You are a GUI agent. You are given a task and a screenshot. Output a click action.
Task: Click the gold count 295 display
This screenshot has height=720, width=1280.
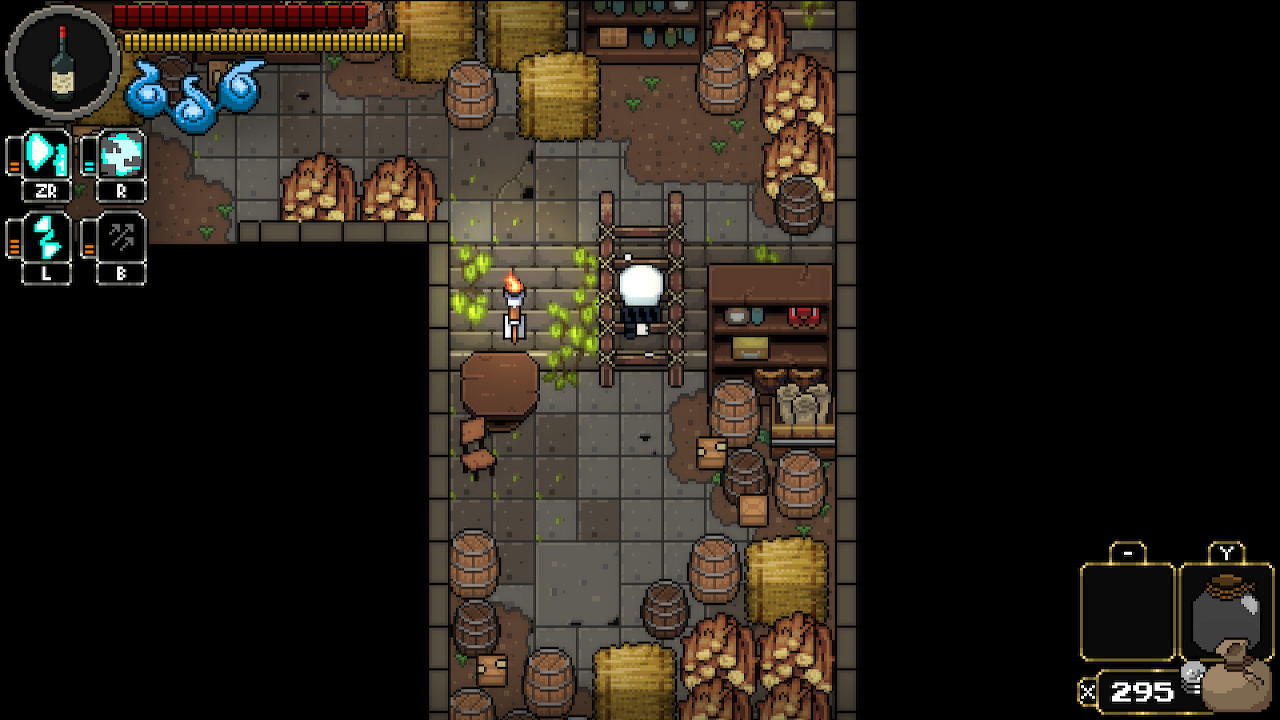(x=1140, y=691)
